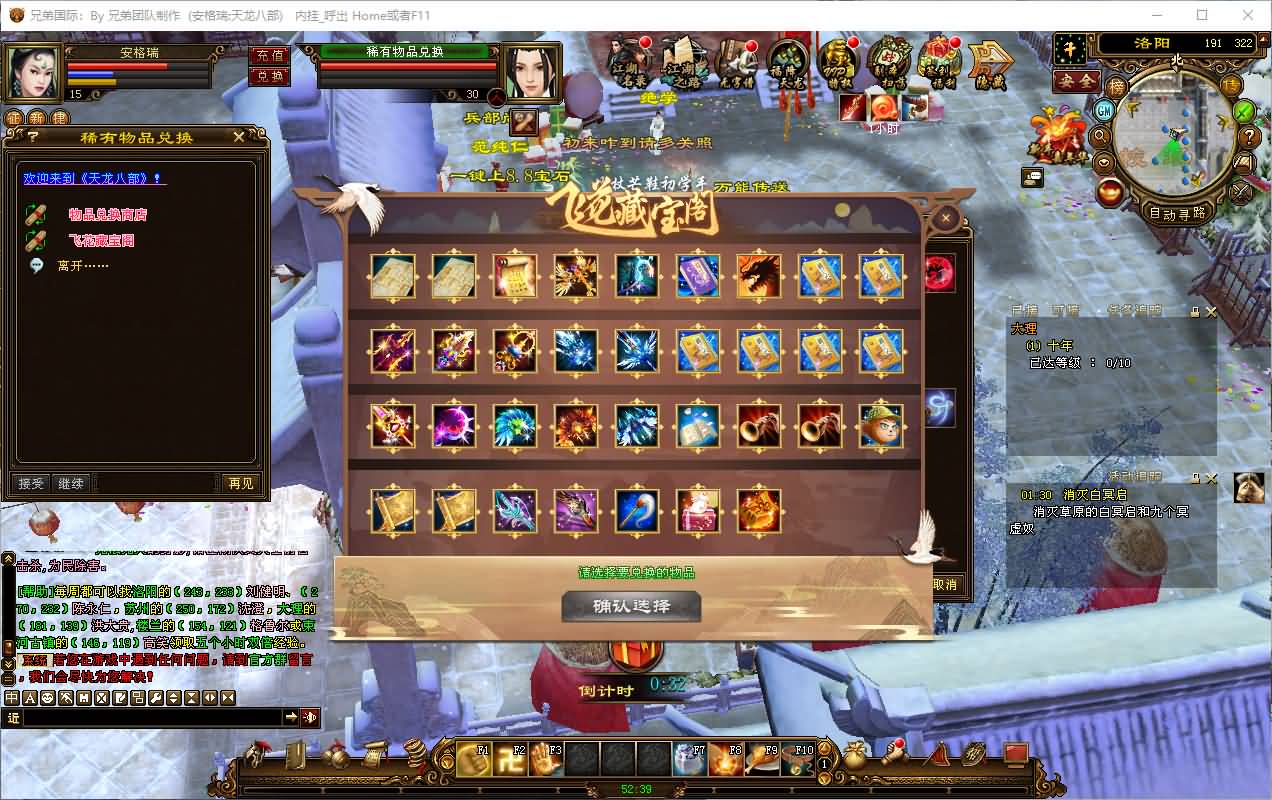Choose the monkey with green hat item
Screen dimensions: 1272x800
pos(880,427)
